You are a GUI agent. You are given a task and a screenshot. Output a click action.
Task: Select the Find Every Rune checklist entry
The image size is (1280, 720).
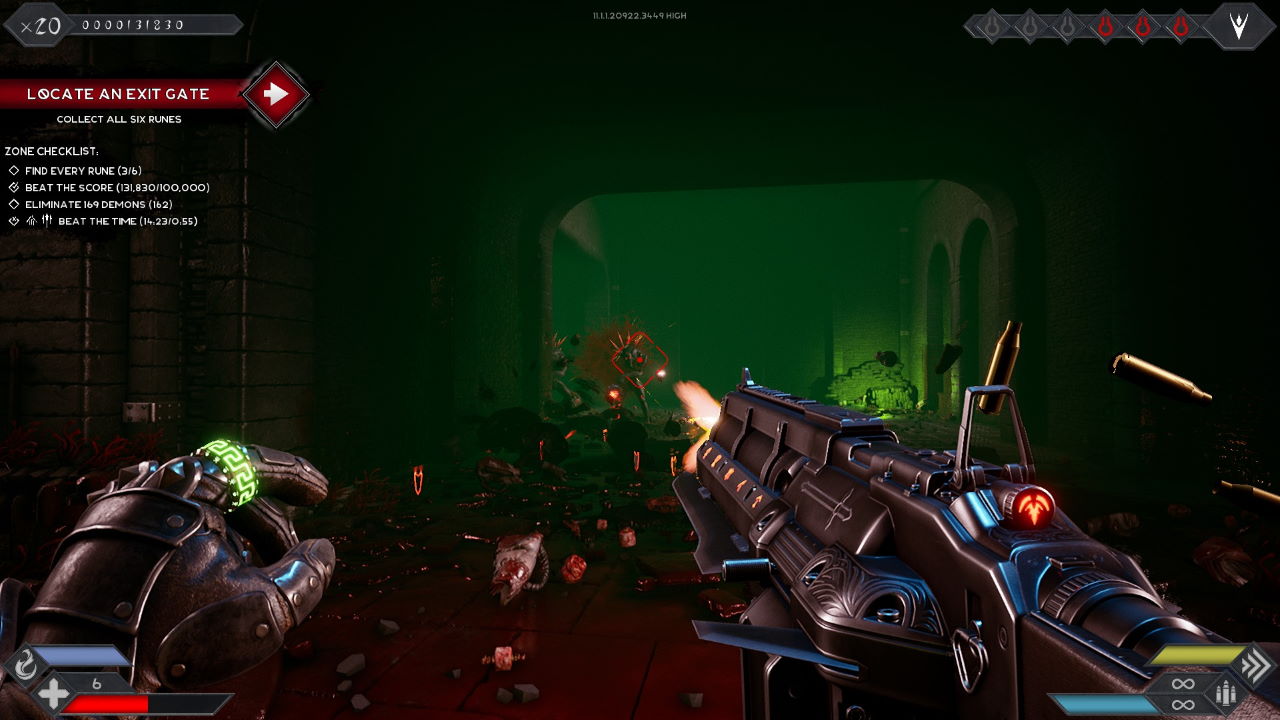(84, 171)
